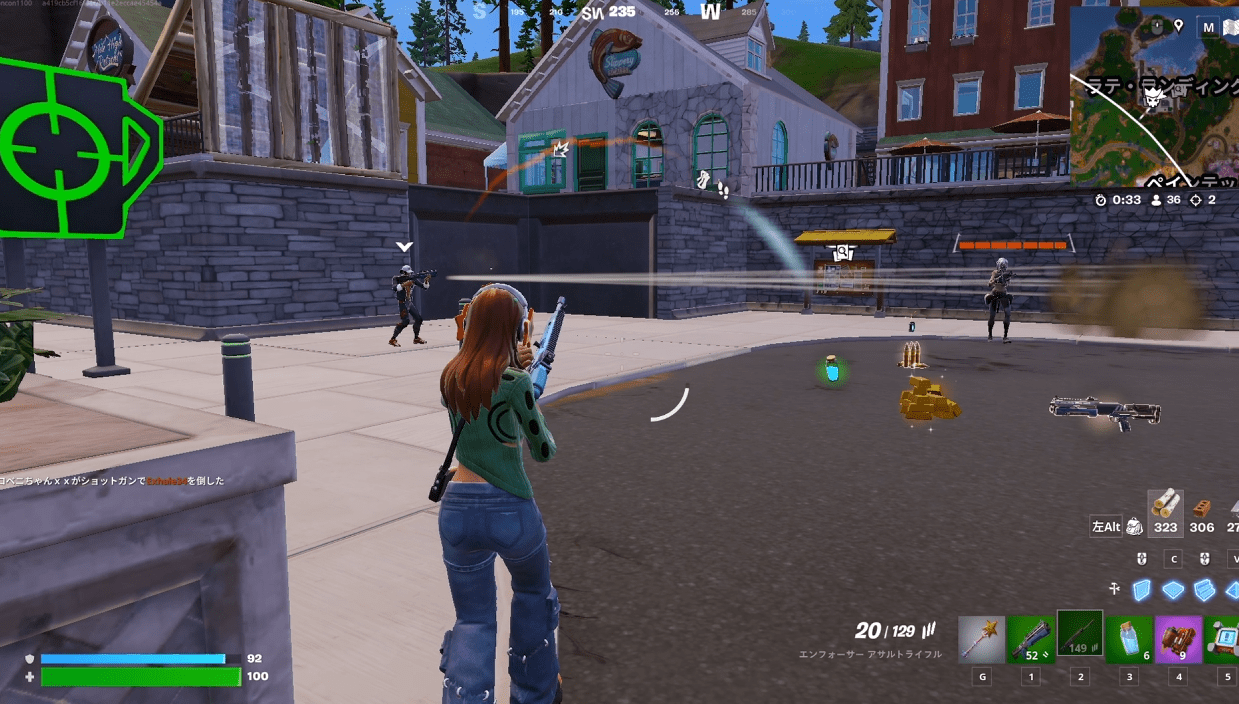Select the brick material count
The image size is (1239, 704).
click(1202, 515)
